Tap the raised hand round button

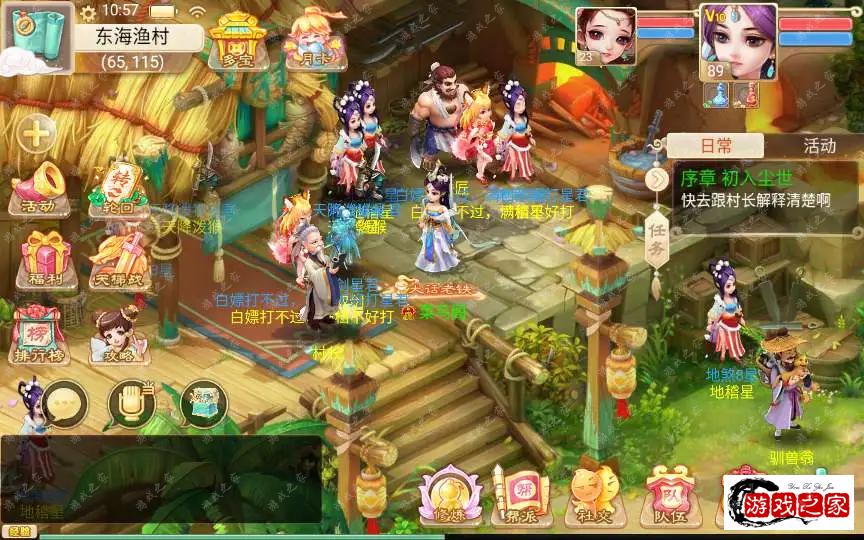tap(131, 403)
